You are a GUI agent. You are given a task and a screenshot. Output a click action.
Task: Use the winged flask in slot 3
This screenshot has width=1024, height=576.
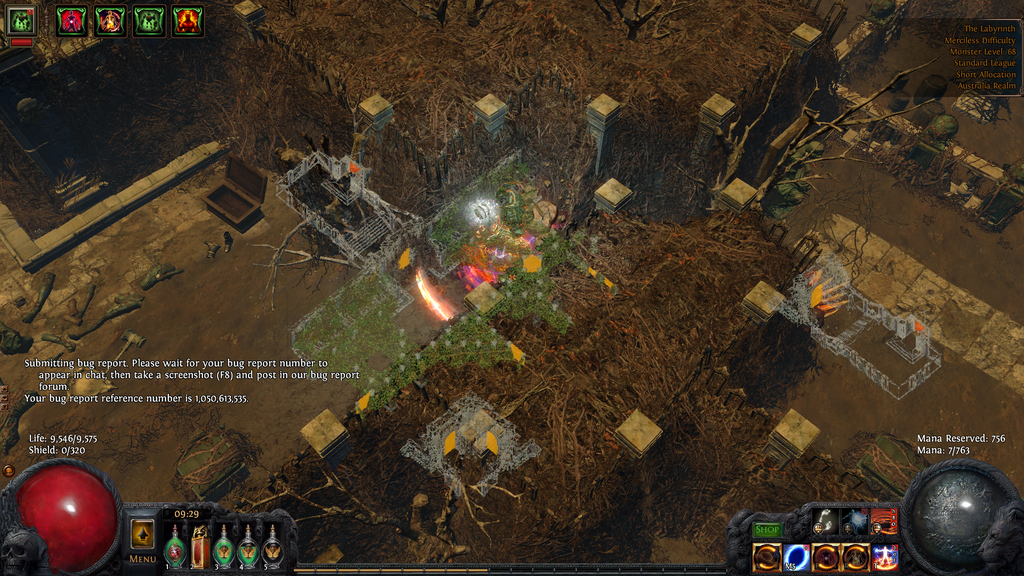223,549
